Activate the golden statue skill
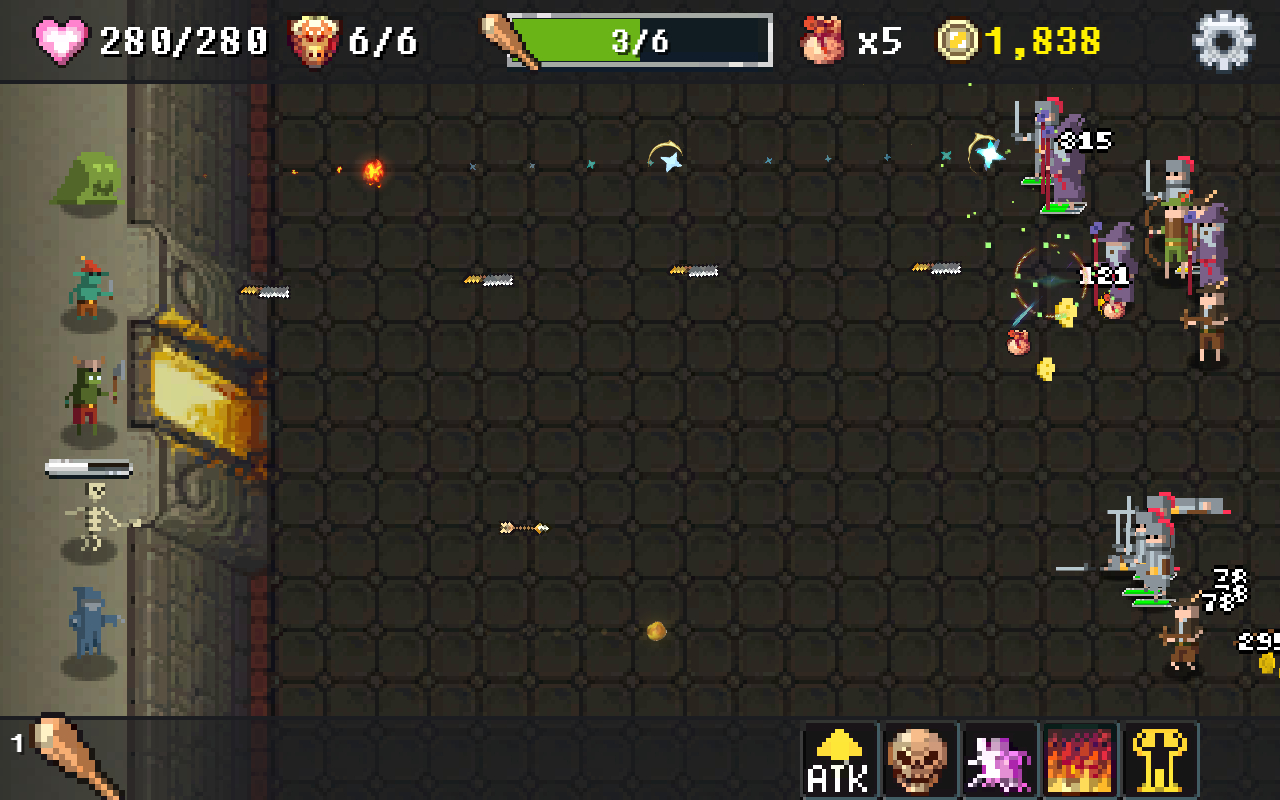 1159,758
